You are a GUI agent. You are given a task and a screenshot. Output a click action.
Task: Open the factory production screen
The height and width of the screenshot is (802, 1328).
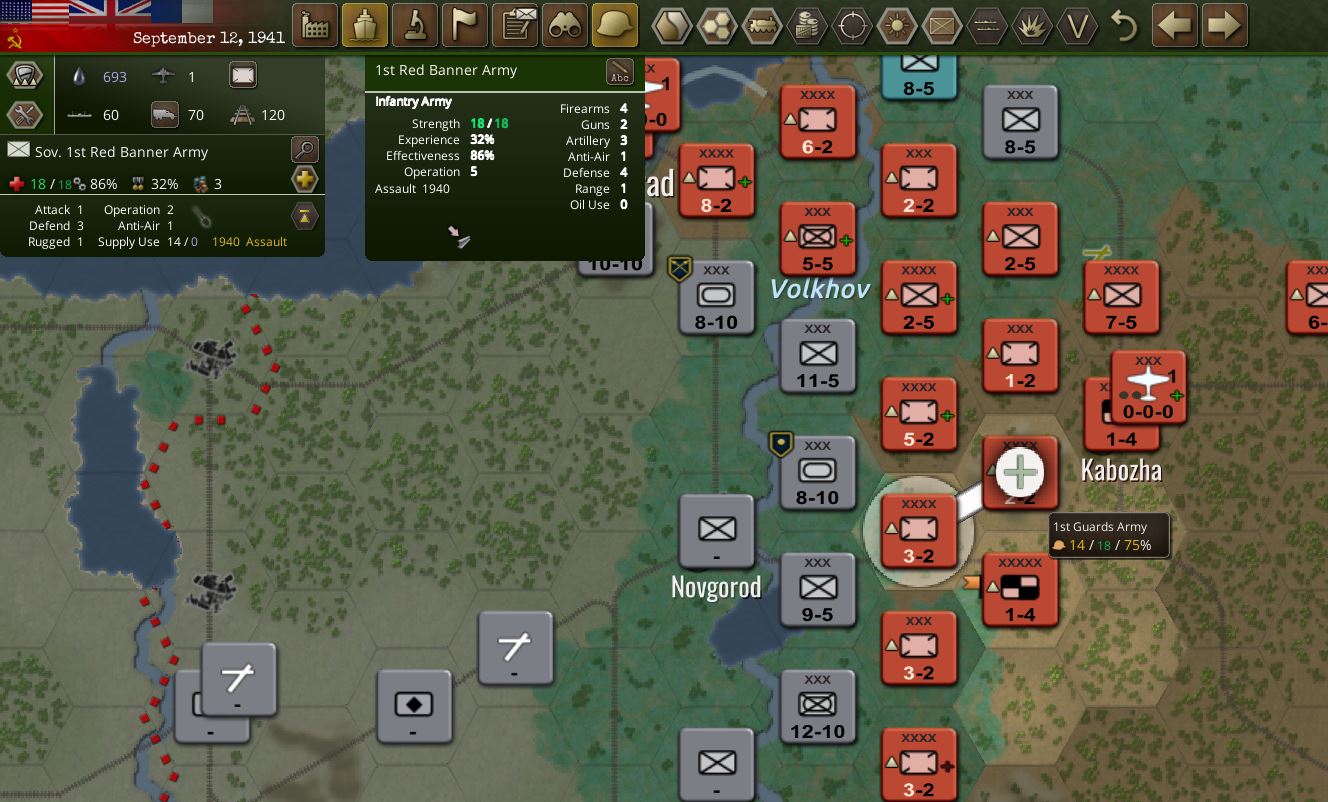315,24
